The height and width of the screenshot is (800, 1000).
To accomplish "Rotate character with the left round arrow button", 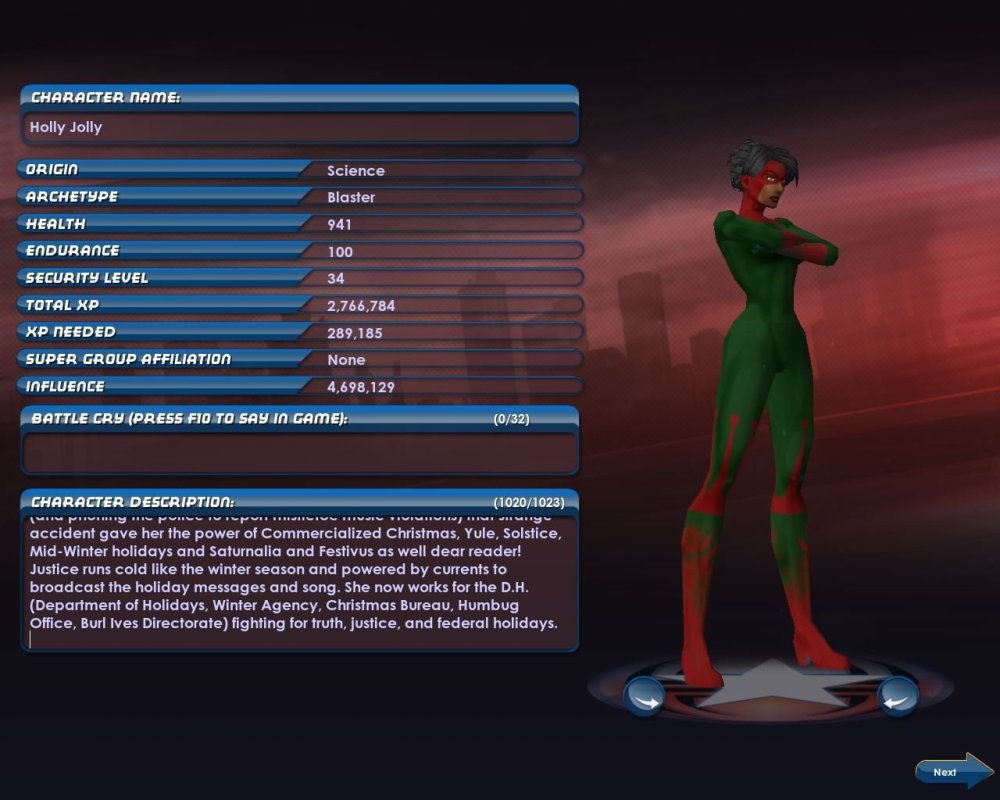I will pos(644,696).
